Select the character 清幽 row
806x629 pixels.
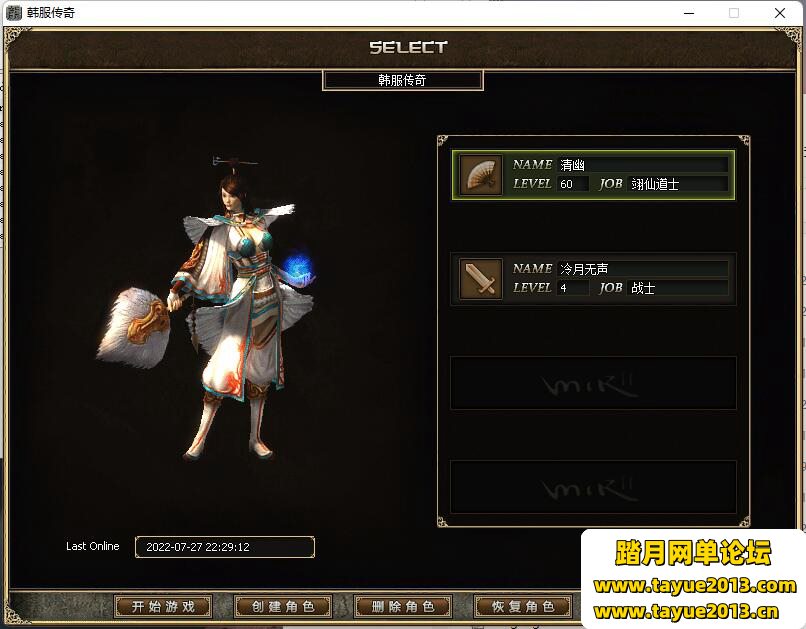click(593, 175)
